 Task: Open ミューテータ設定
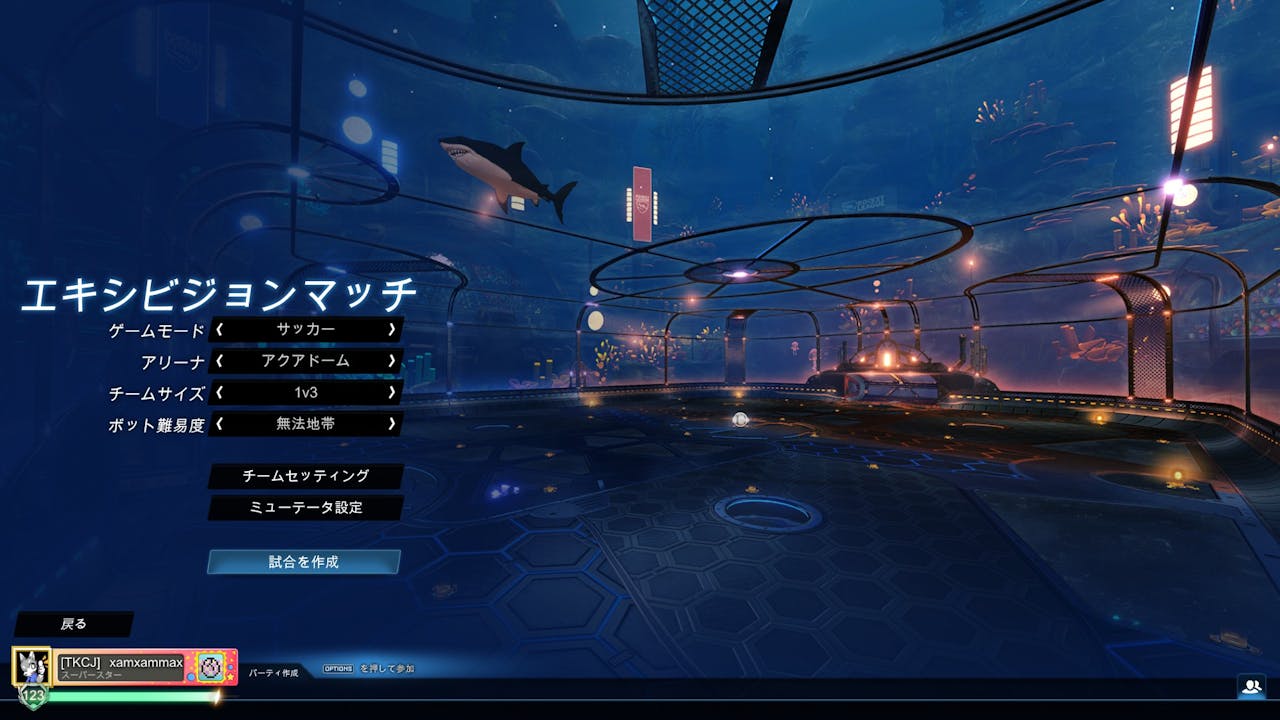(x=305, y=508)
